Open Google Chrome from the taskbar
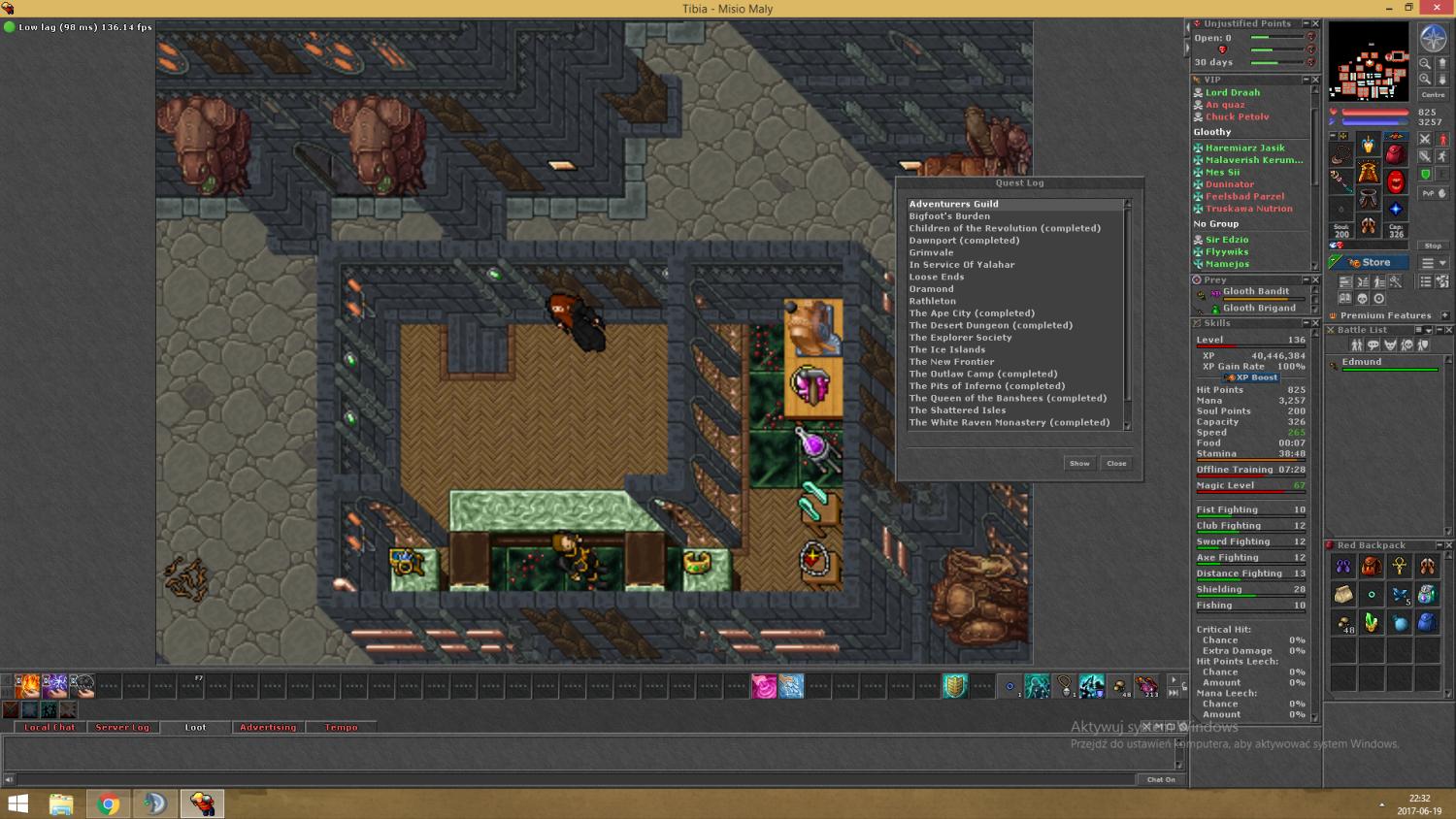This screenshot has height=819, width=1456. point(109,803)
